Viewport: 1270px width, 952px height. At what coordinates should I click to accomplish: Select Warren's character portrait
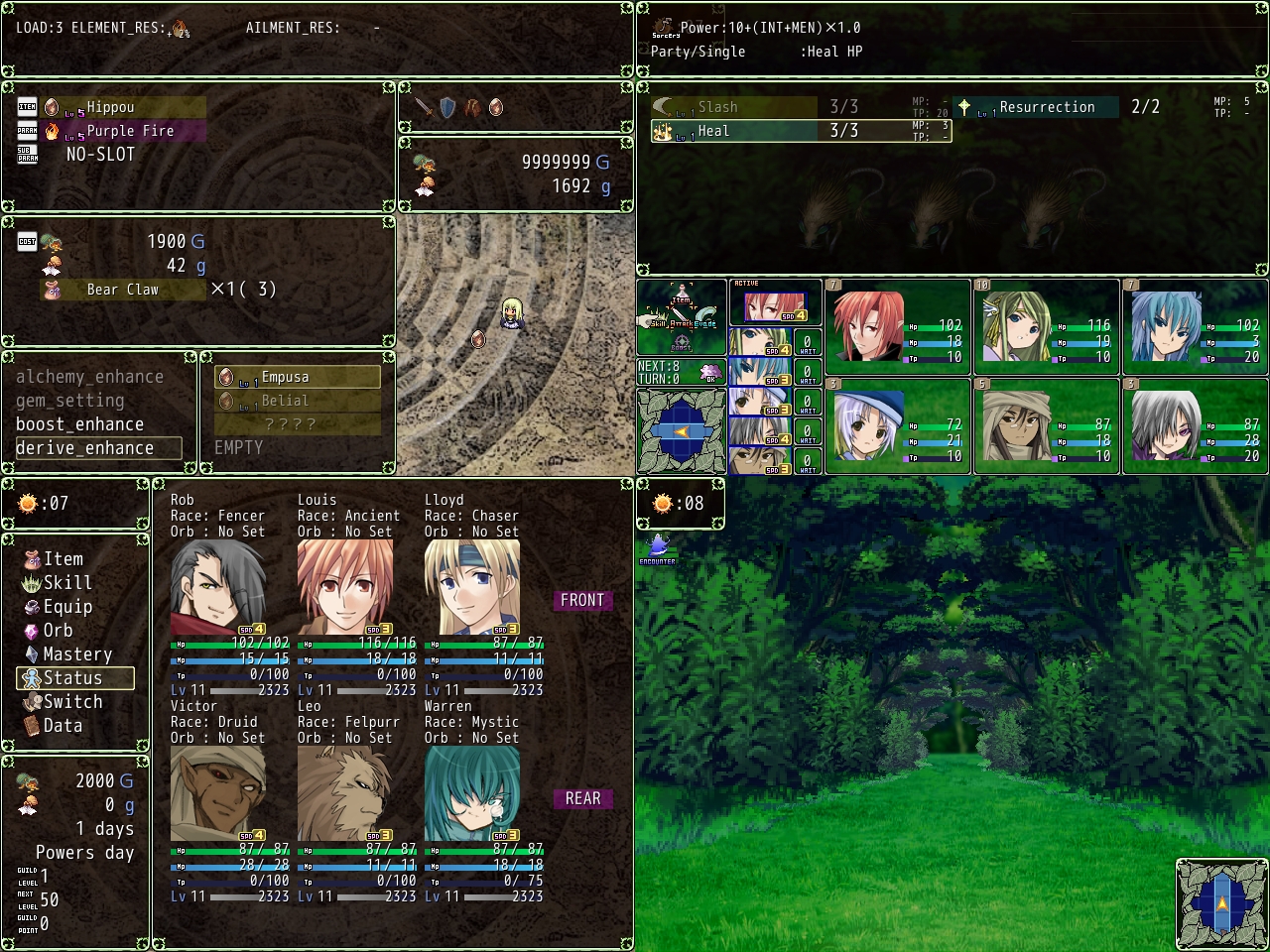tap(472, 793)
